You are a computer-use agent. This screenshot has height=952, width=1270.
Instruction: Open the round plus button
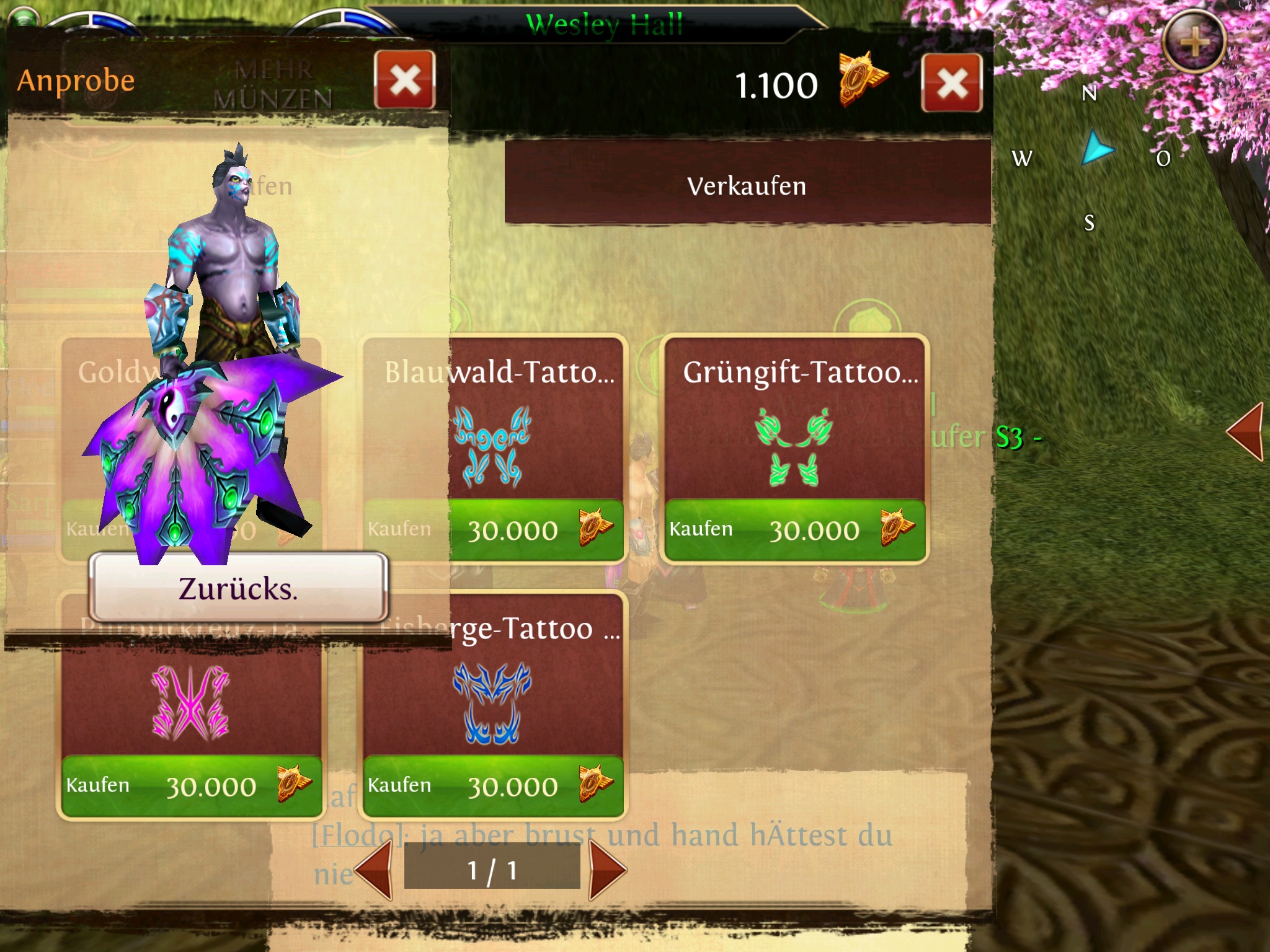1194,42
